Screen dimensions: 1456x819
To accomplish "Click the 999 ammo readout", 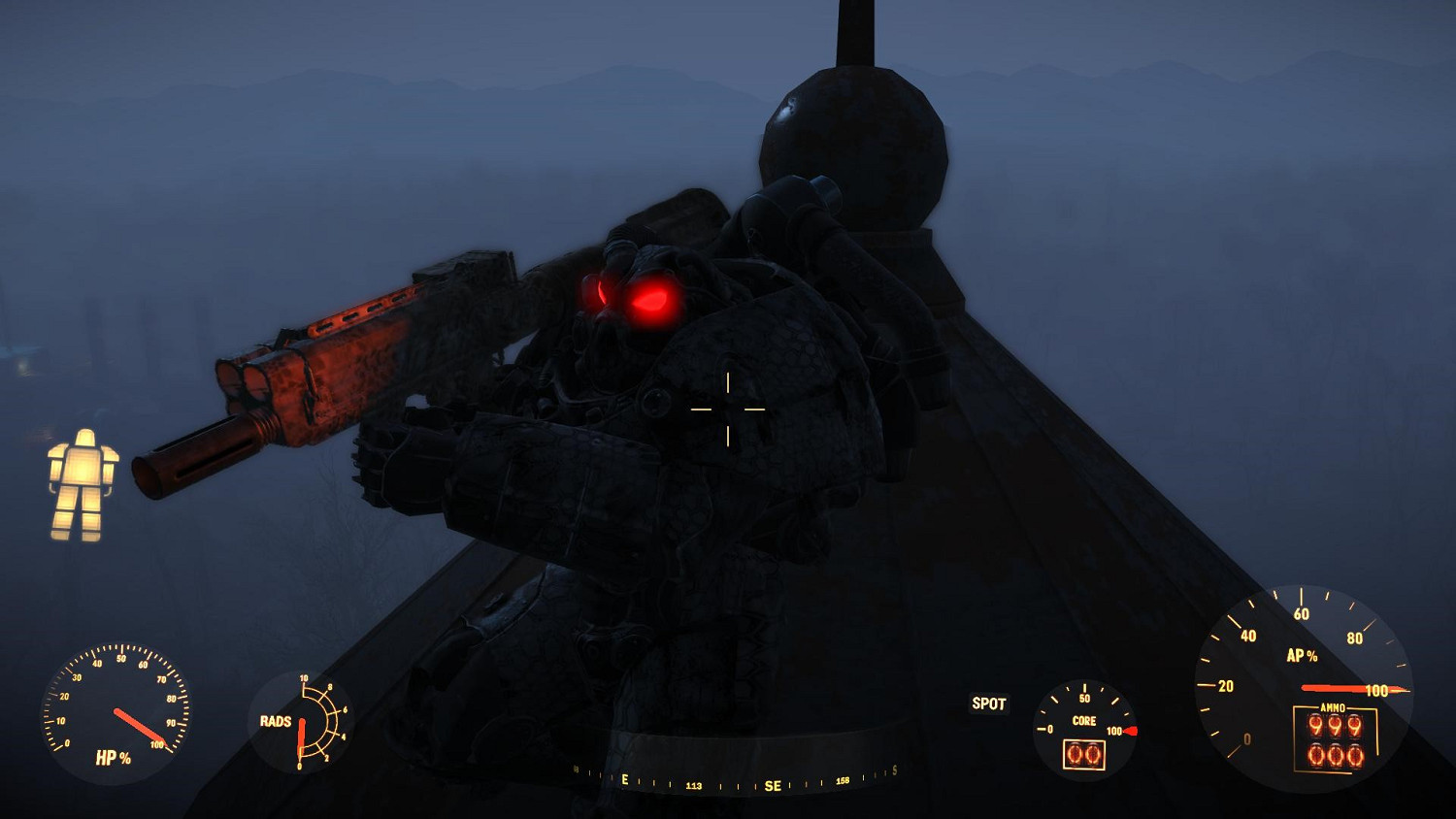I will point(1334,724).
